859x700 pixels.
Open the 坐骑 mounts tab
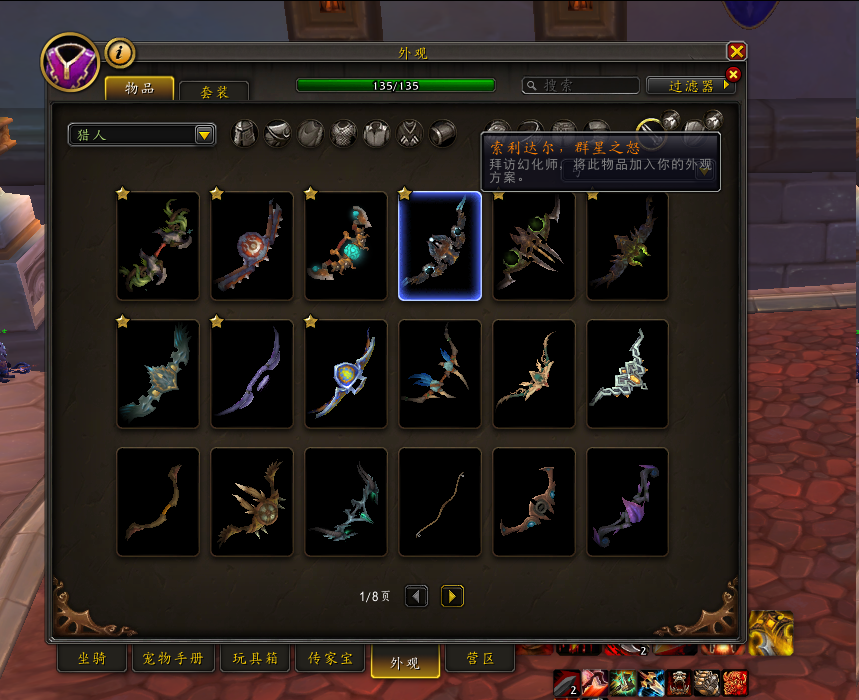tap(92, 659)
